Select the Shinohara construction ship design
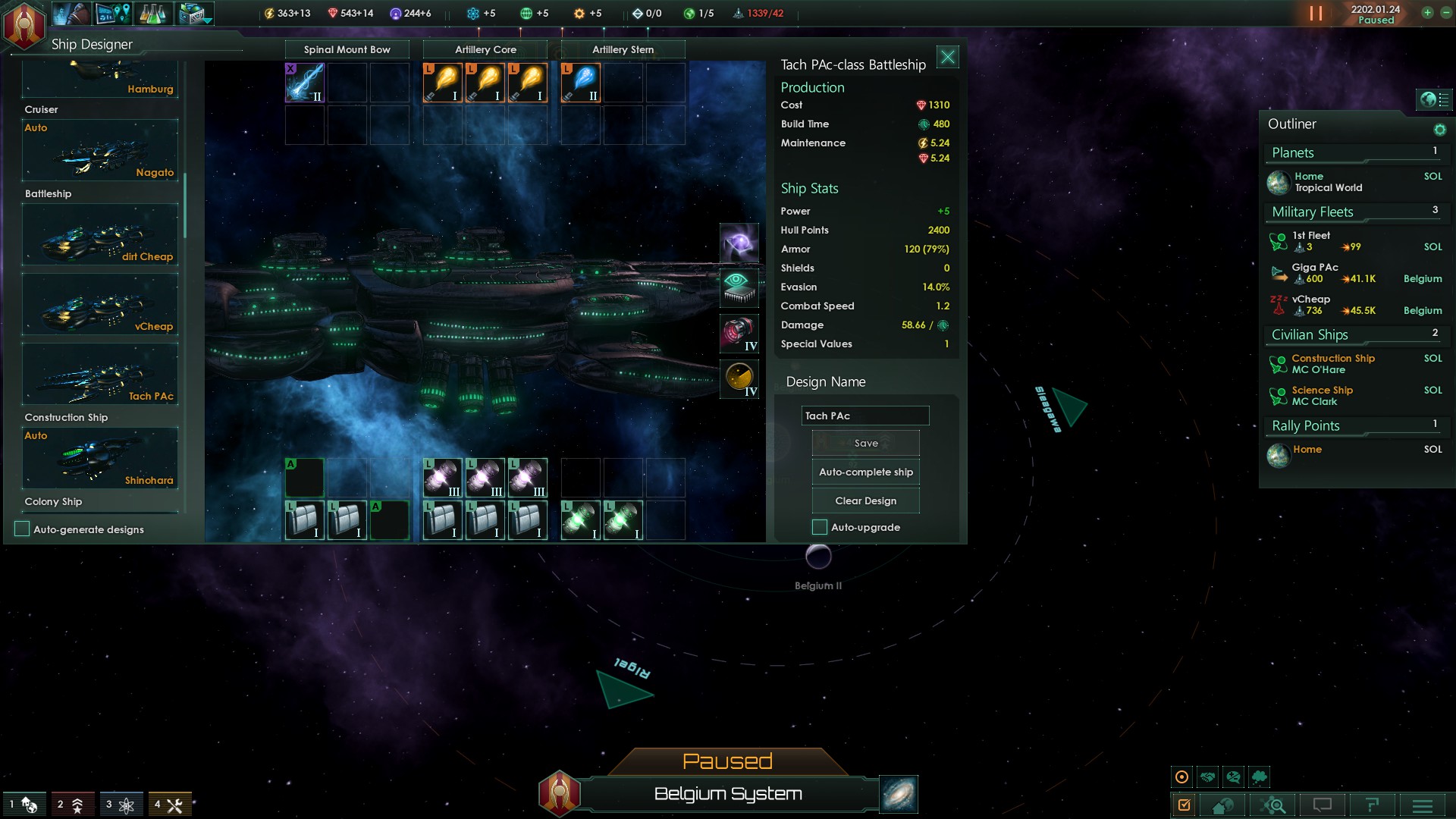Screen dimensions: 1456x819 coord(100,458)
